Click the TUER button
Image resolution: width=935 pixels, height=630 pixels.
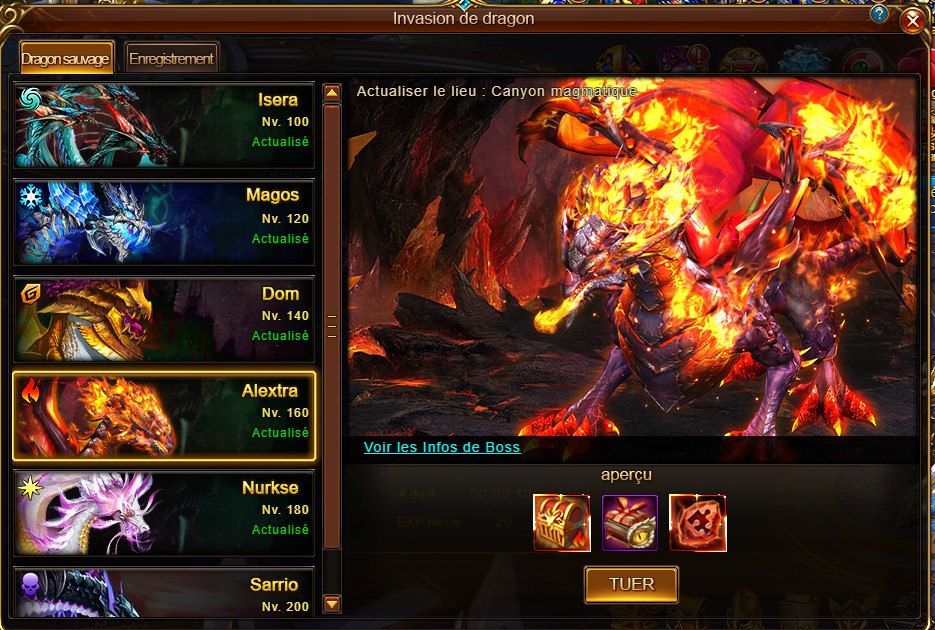click(631, 585)
